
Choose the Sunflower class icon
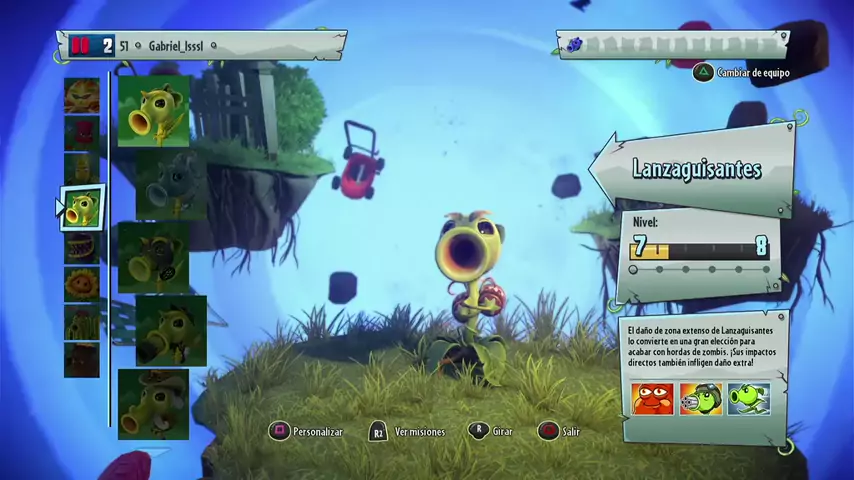[x=82, y=284]
